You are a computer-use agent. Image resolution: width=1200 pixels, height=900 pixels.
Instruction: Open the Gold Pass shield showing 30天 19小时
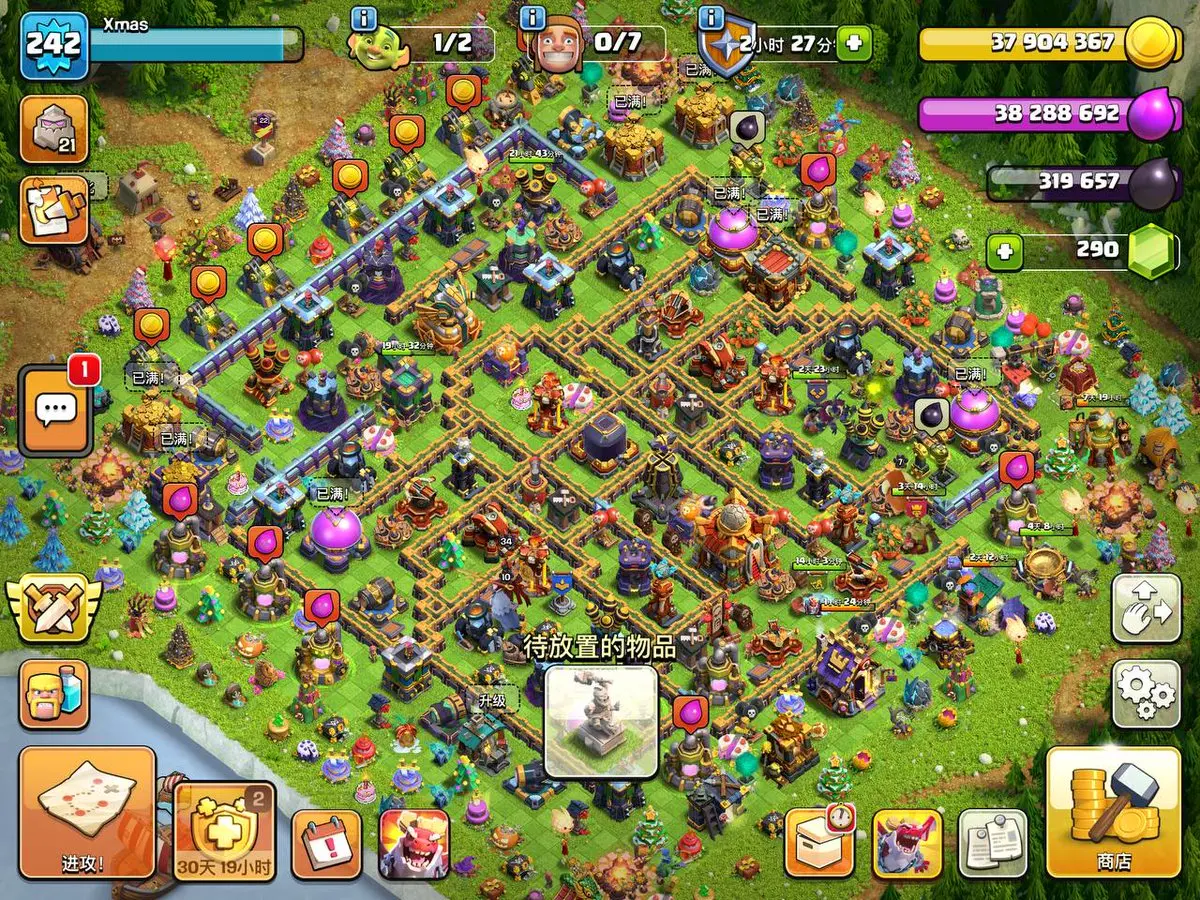(225, 830)
